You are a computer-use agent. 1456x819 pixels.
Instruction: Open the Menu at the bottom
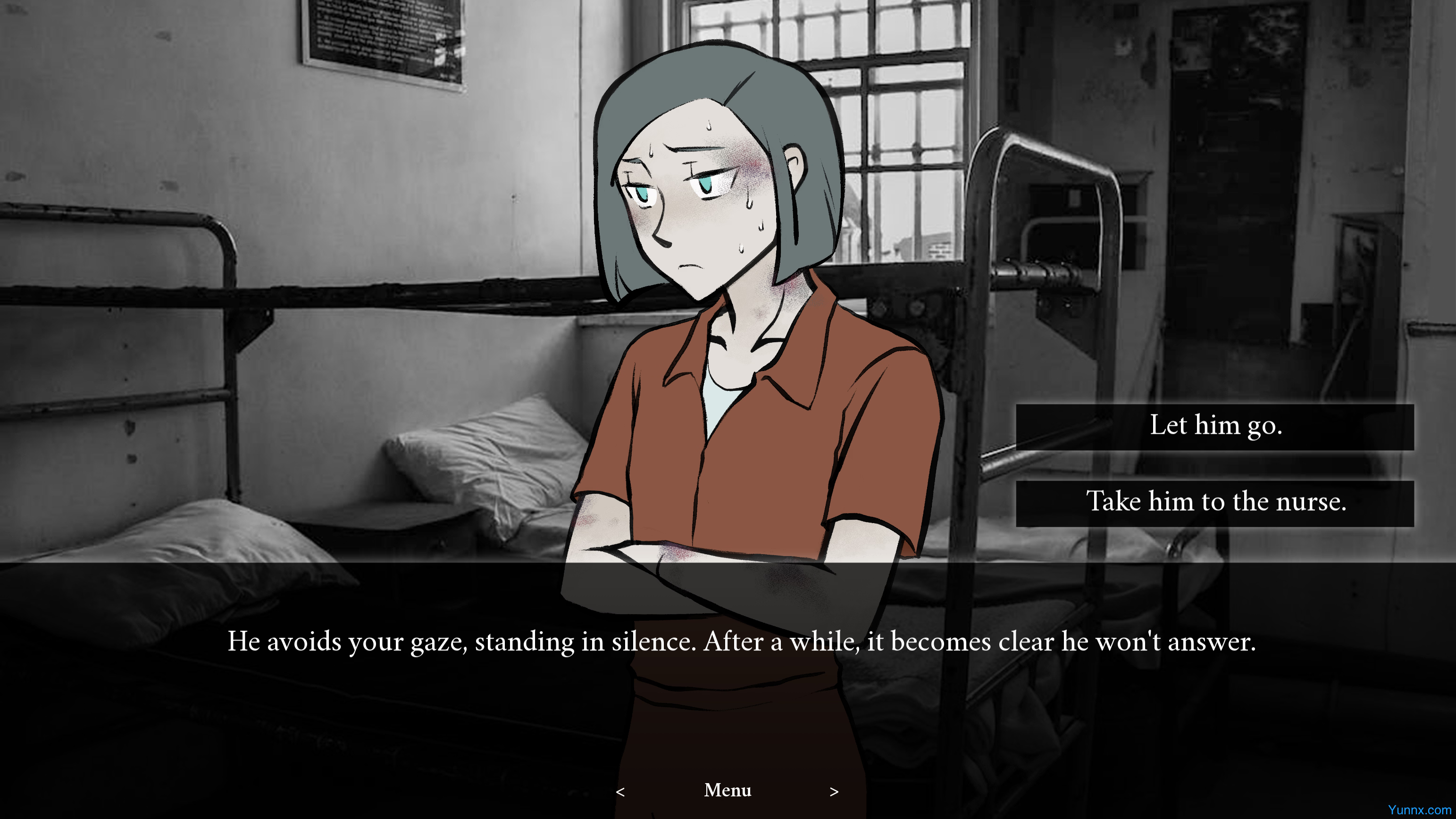728,790
